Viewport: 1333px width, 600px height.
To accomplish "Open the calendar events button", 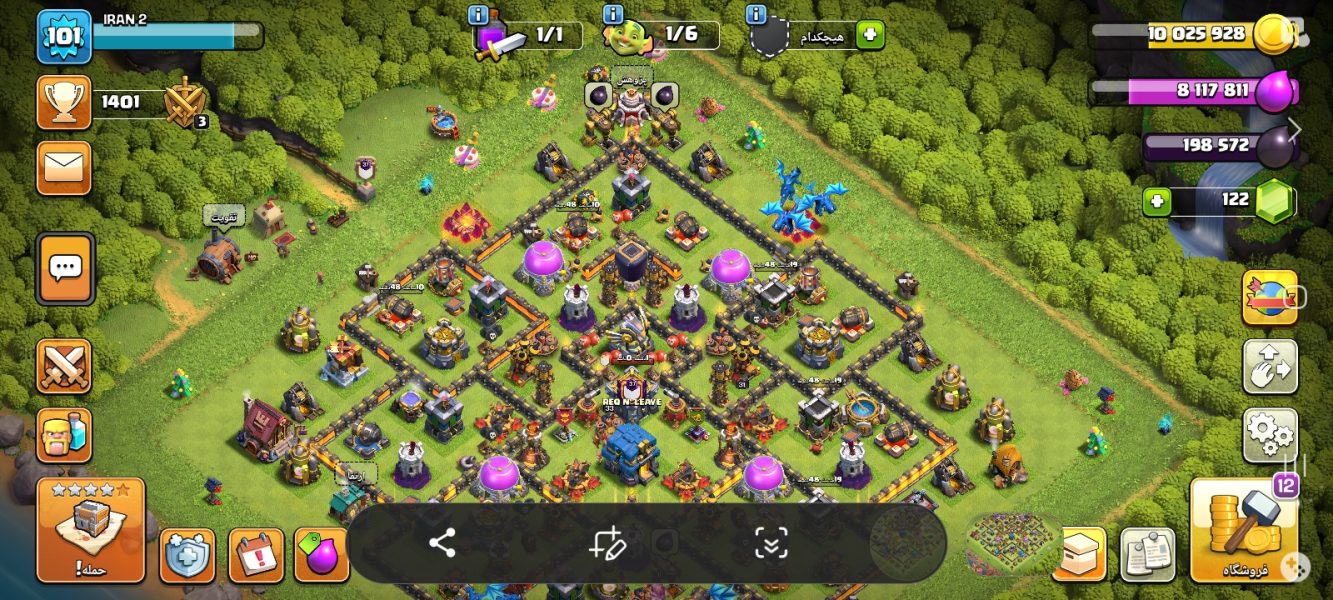I will pyautogui.click(x=256, y=556).
